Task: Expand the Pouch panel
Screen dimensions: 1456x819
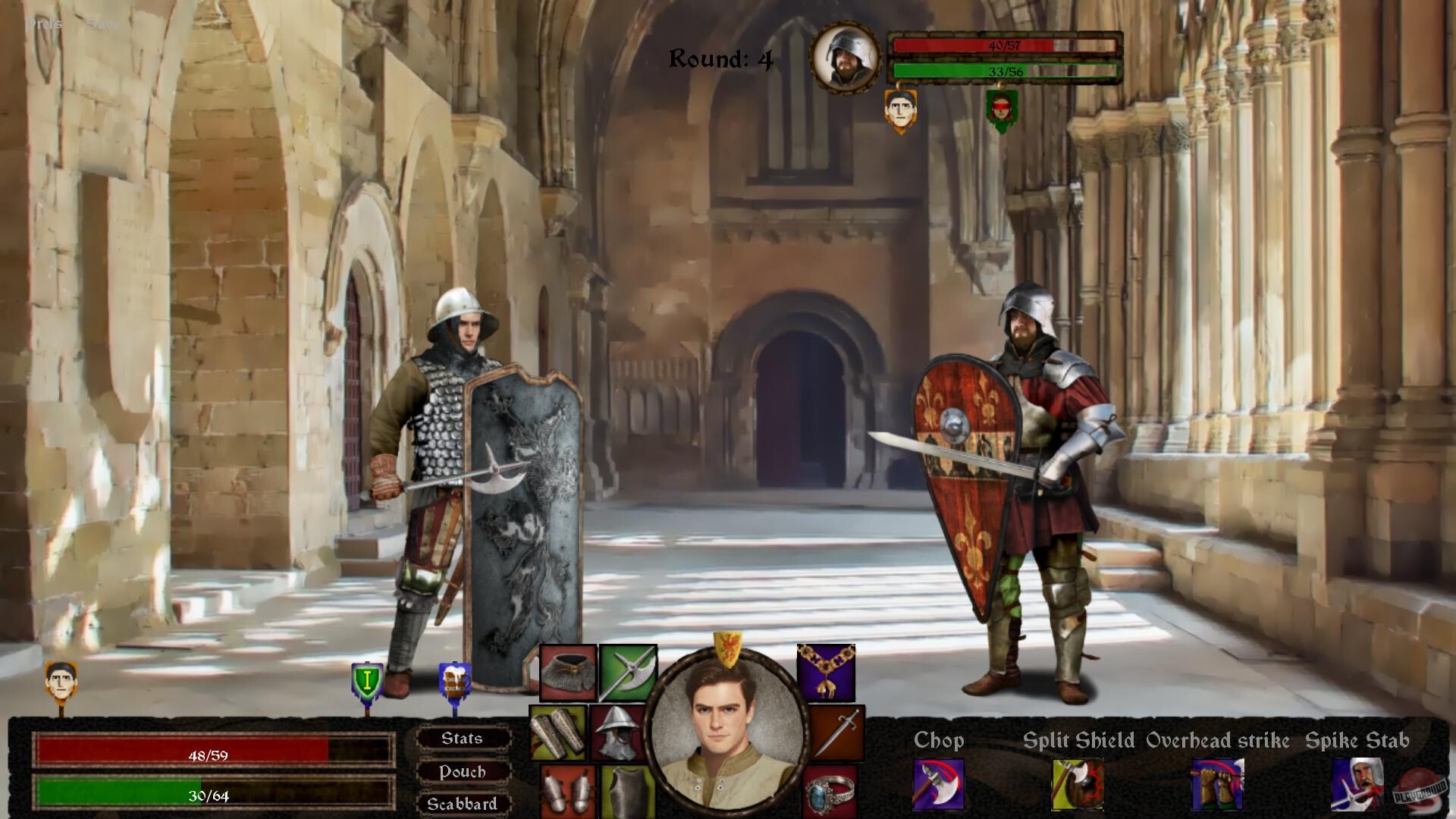Action: 463,772
